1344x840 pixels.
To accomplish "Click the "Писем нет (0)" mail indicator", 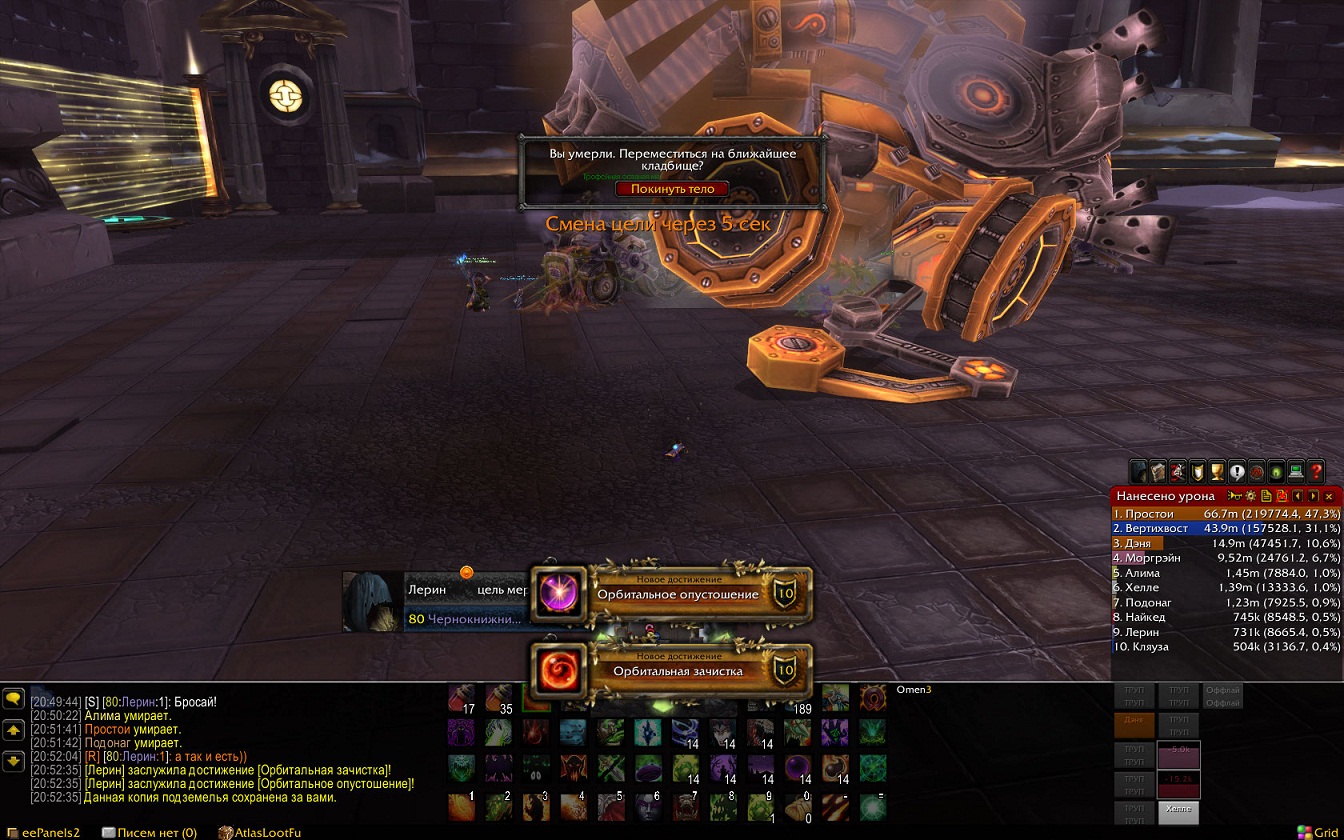I will (149, 832).
